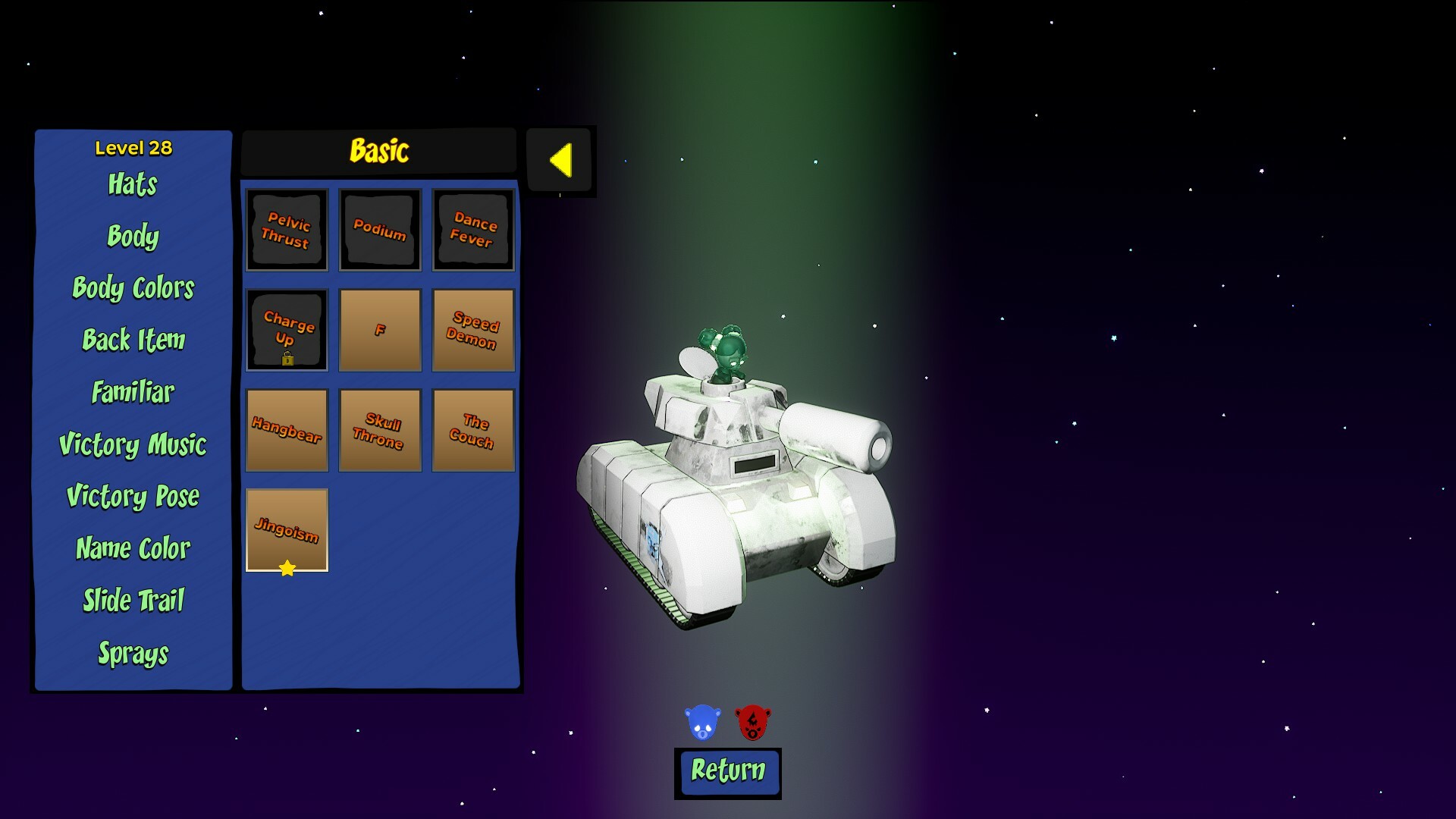Click the Basic header tab
The width and height of the screenshot is (1456, 819).
click(379, 150)
